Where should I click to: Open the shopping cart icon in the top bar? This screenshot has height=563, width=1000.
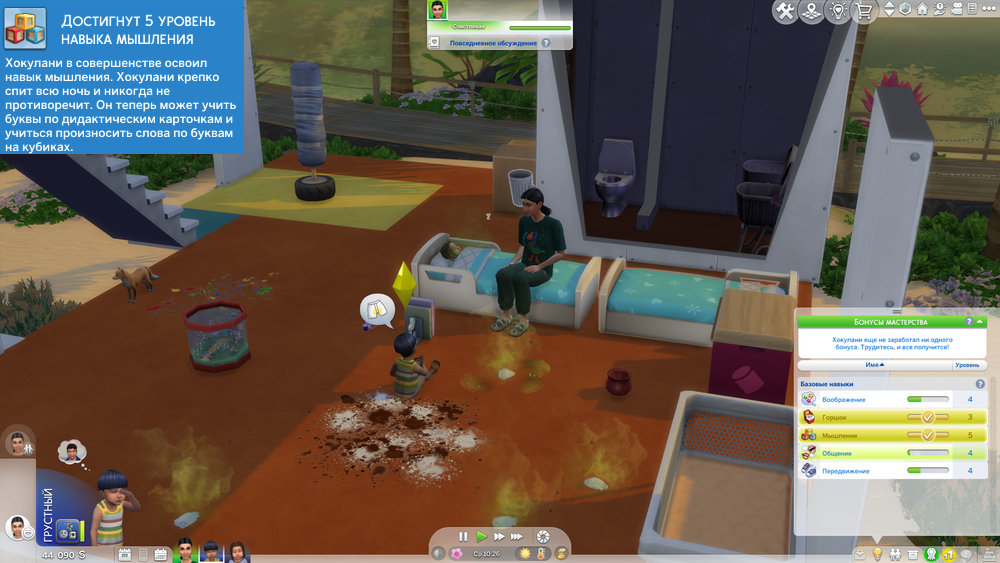(863, 11)
